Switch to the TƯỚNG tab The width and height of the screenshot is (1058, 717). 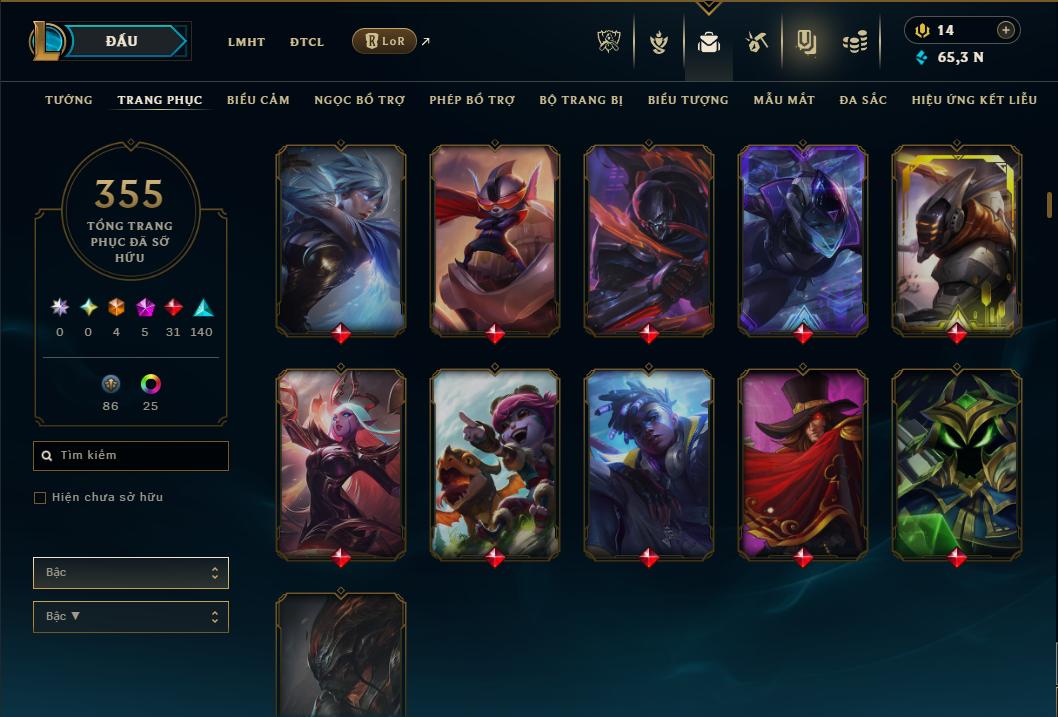click(x=69, y=100)
